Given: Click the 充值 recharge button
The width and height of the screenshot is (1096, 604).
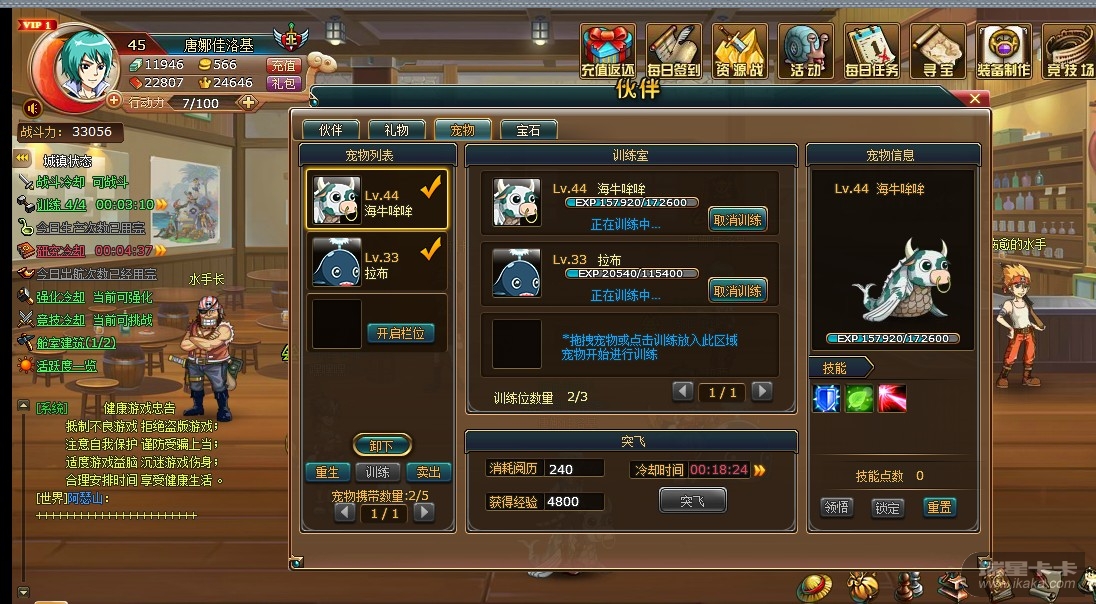Looking at the screenshot, I should click(283, 65).
